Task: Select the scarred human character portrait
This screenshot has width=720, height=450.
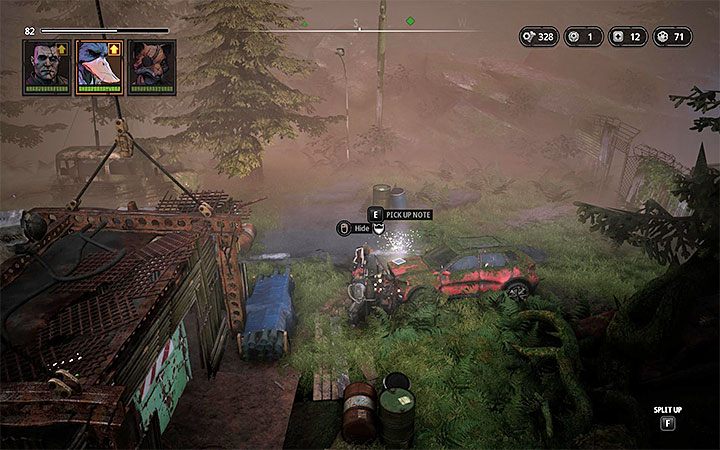Action: pos(47,67)
